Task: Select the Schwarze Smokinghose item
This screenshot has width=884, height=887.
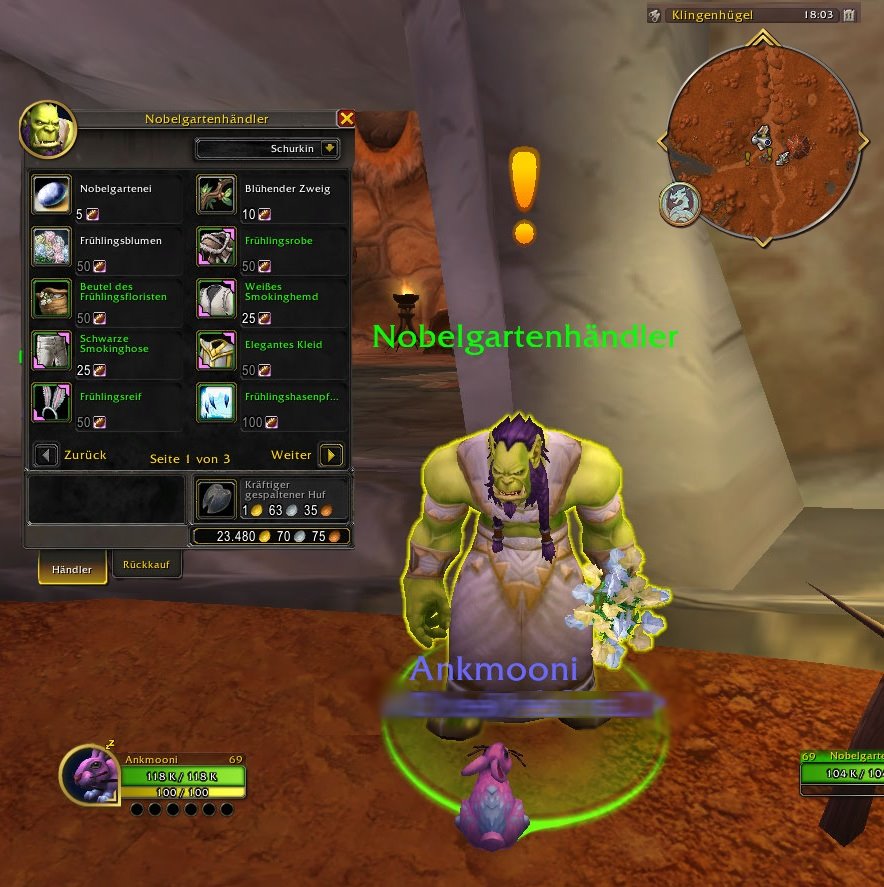Action: click(50, 350)
